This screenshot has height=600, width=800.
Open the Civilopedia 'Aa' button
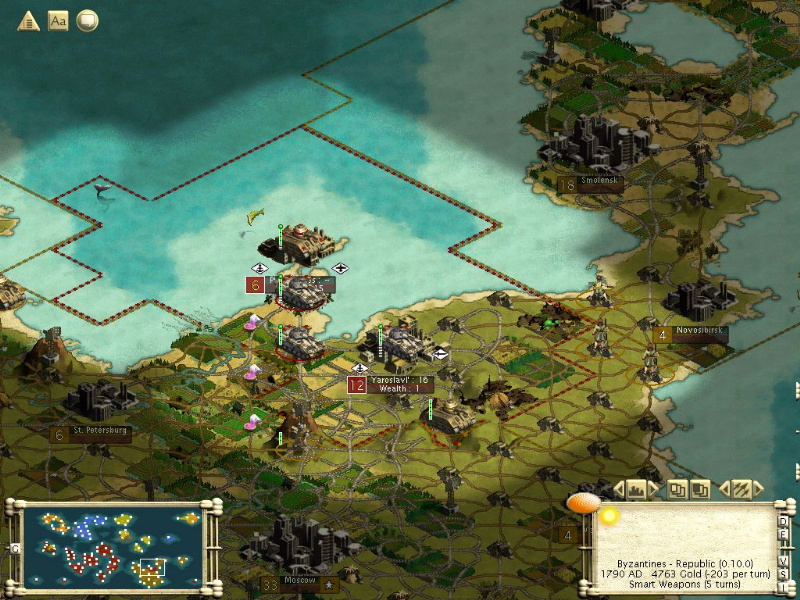tap(58, 20)
